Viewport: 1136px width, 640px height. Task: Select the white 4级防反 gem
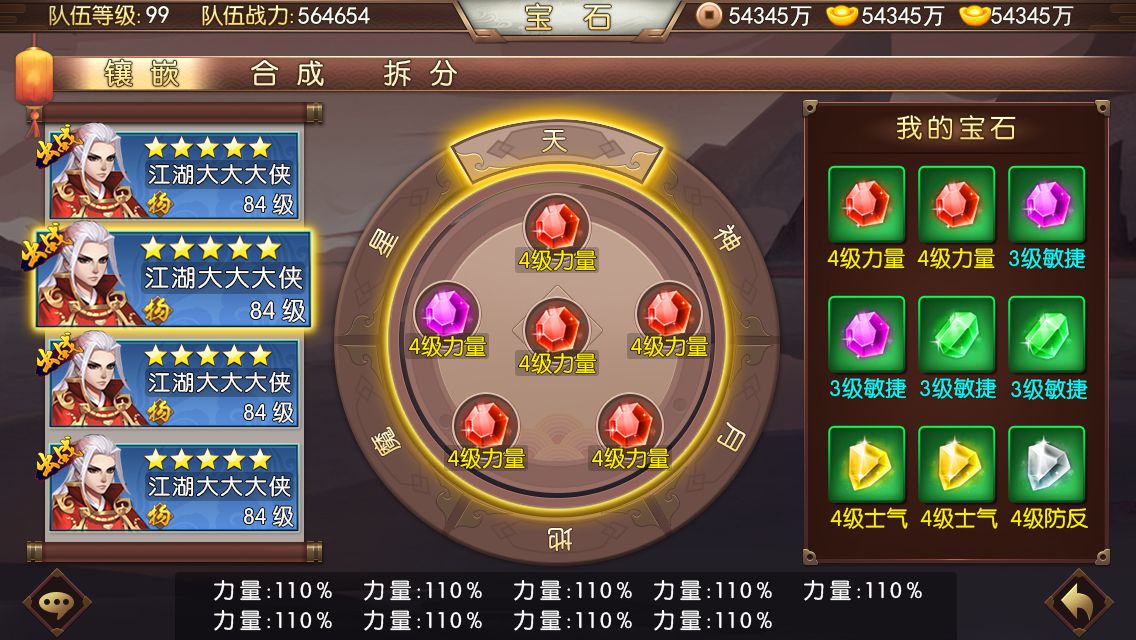1047,465
